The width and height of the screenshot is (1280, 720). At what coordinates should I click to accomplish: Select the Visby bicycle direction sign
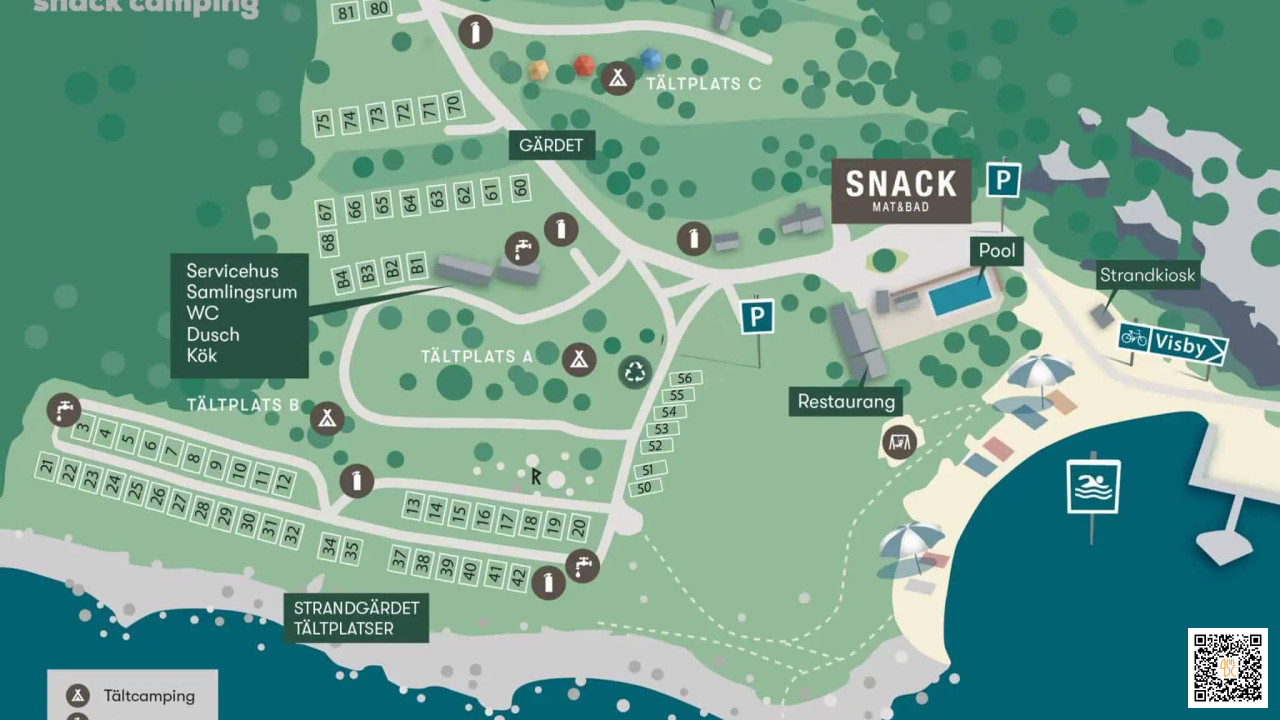click(x=1172, y=343)
